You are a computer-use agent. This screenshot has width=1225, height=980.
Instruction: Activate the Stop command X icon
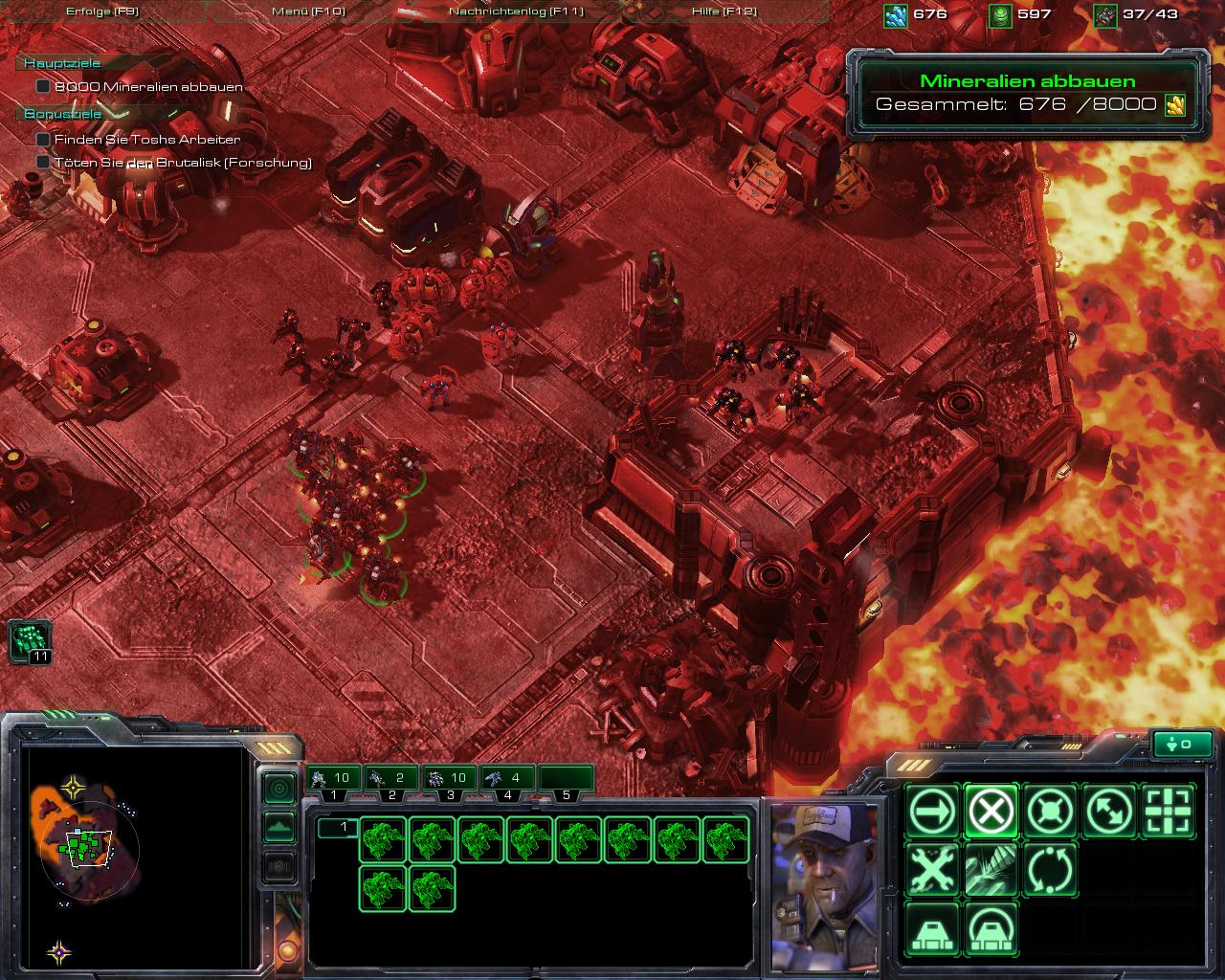tap(991, 813)
